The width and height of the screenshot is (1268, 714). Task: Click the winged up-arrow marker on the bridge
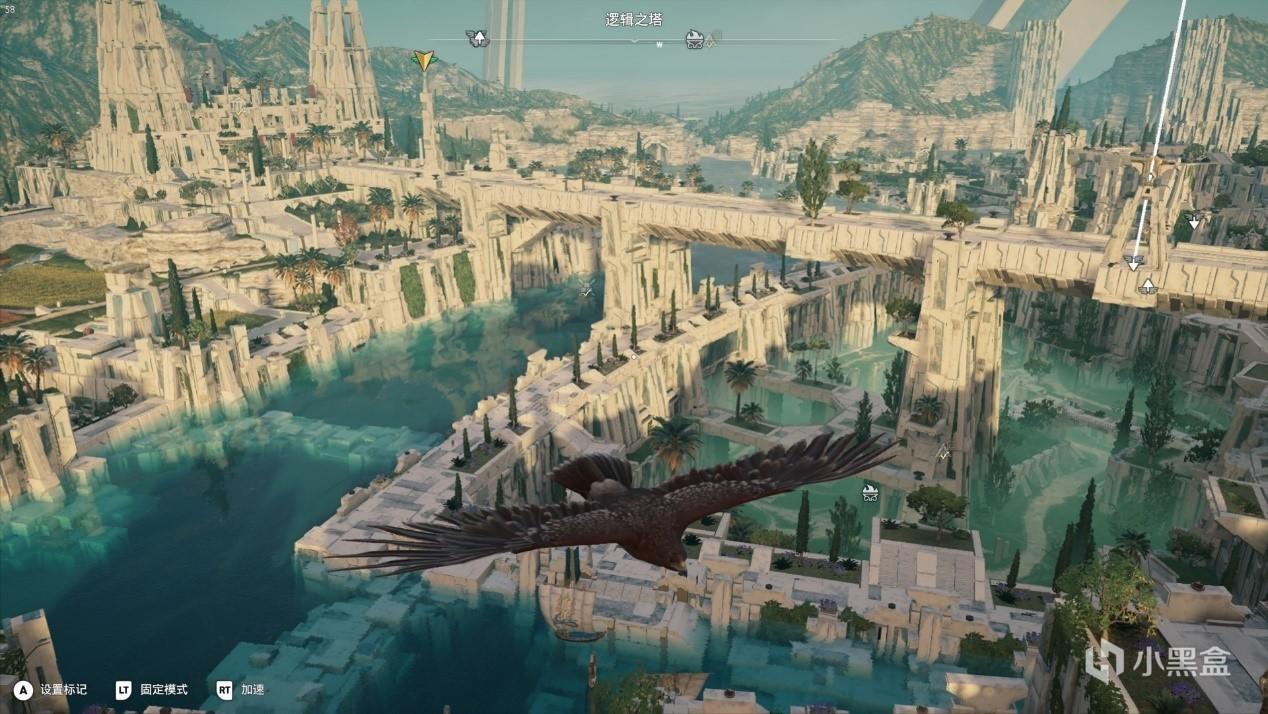pos(1148,287)
